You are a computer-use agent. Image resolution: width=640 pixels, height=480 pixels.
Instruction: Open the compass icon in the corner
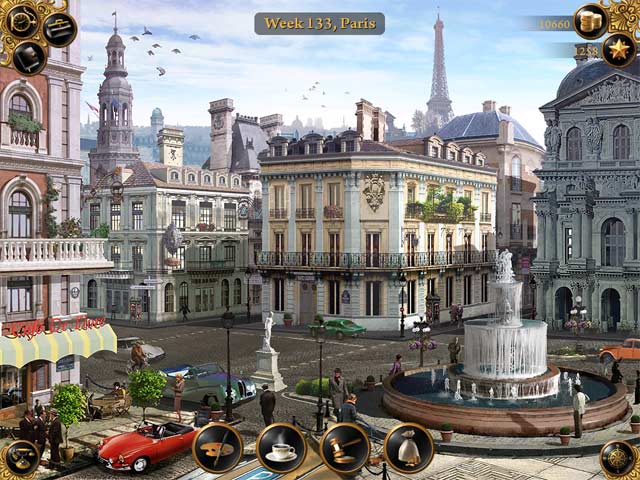pyautogui.click(x=619, y=459)
